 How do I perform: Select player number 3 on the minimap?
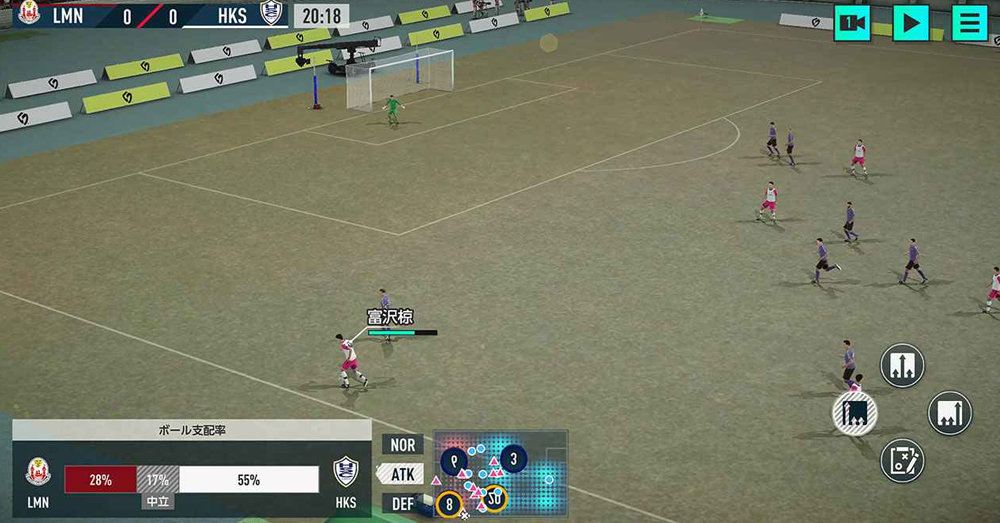click(513, 459)
